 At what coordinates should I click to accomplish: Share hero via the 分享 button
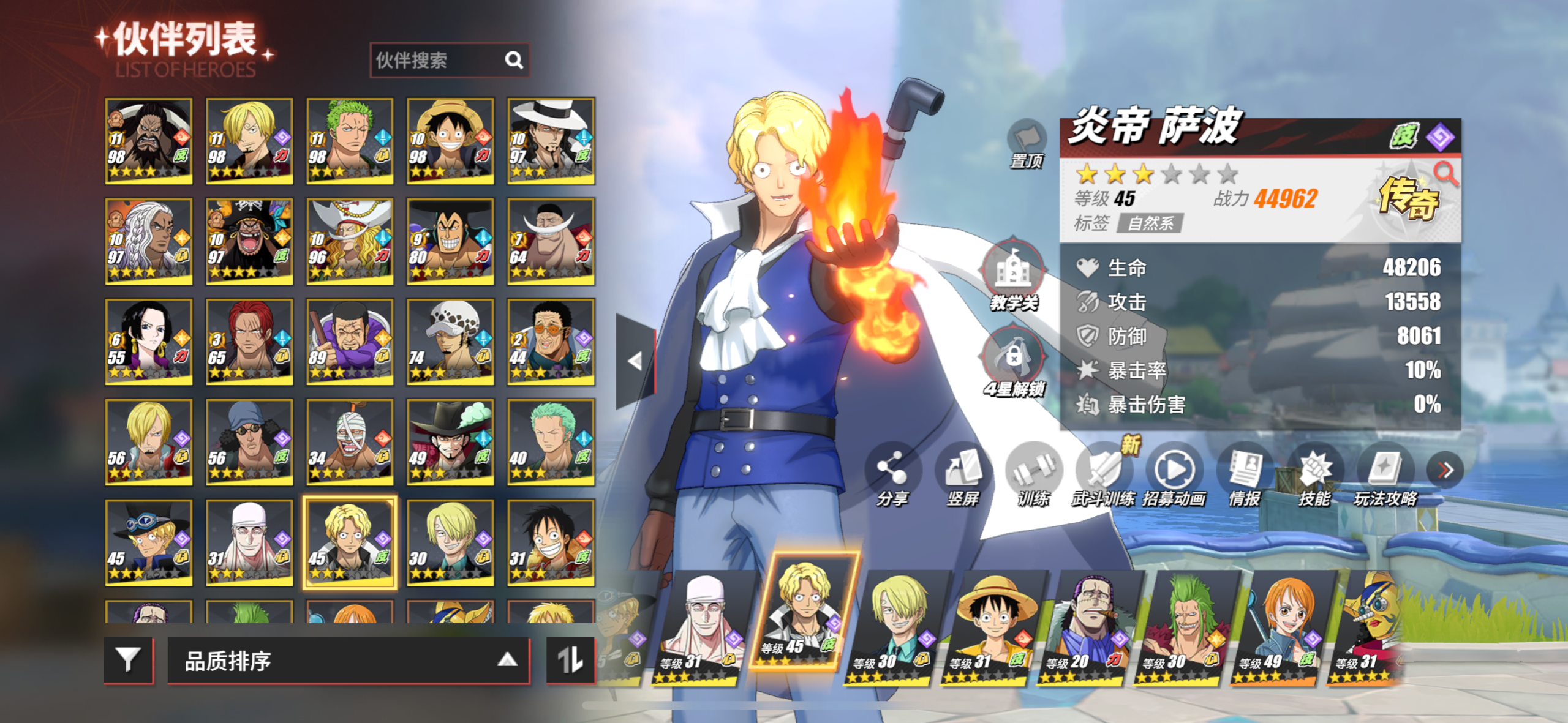[892, 475]
